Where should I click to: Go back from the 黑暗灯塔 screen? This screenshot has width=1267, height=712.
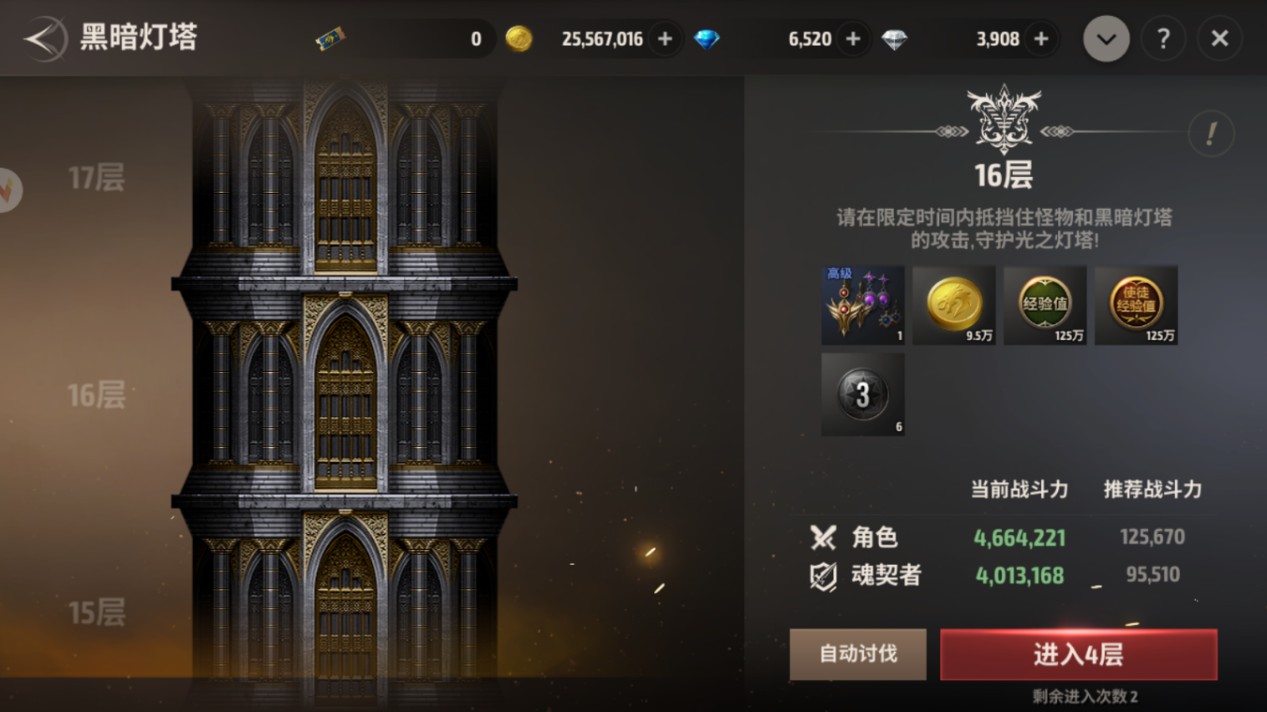43,40
